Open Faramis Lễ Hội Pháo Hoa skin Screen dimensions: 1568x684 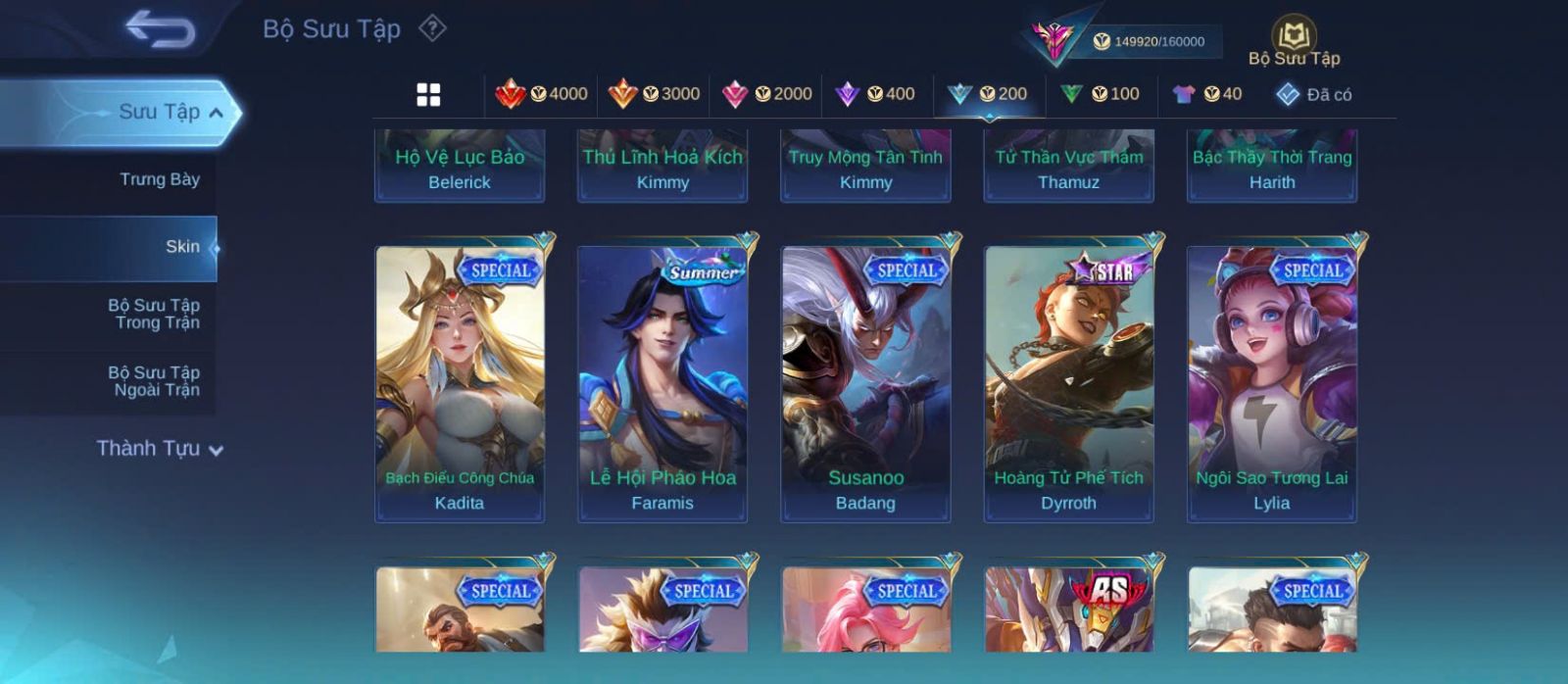point(662,382)
